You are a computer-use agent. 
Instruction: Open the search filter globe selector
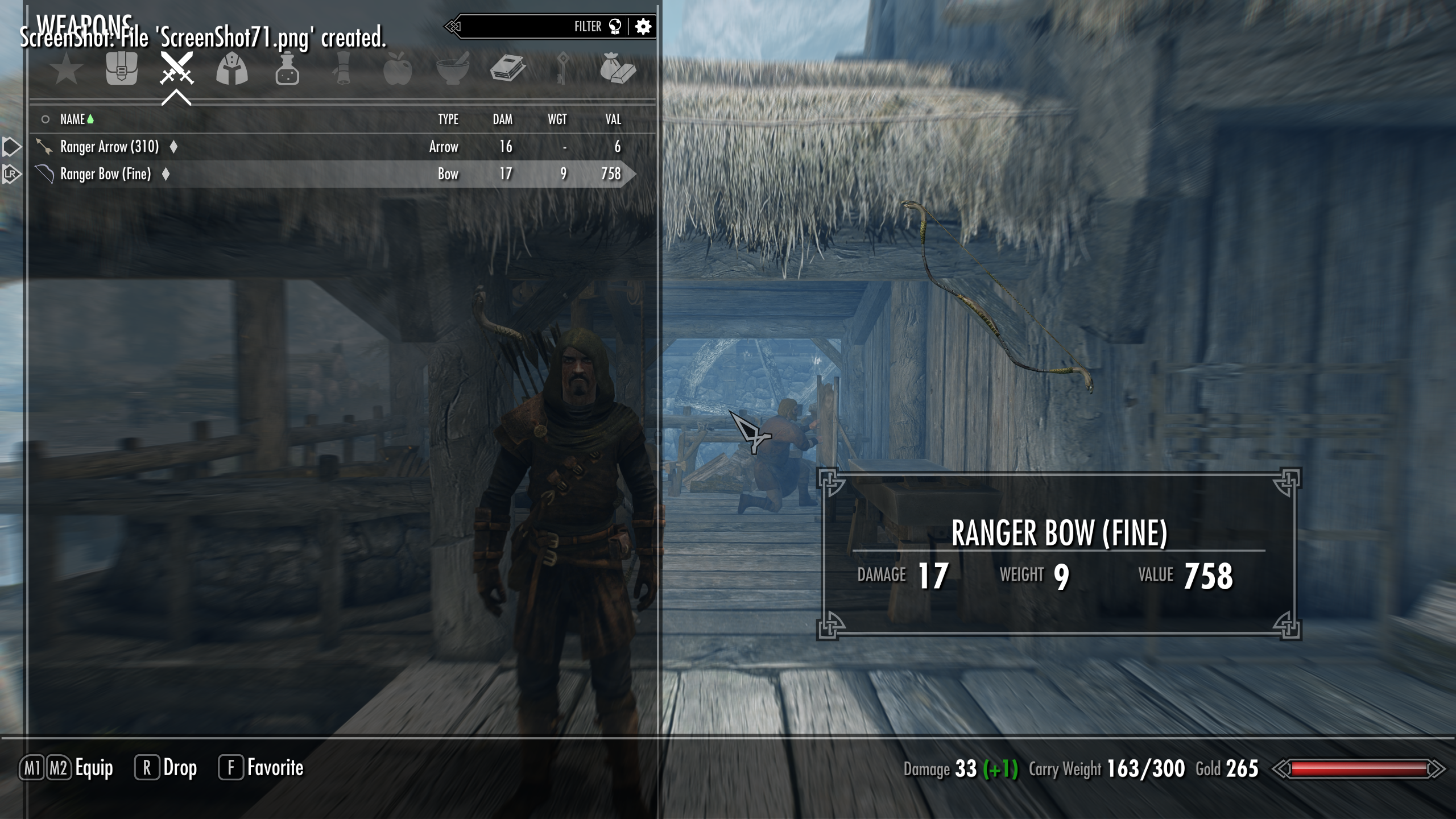[615, 26]
